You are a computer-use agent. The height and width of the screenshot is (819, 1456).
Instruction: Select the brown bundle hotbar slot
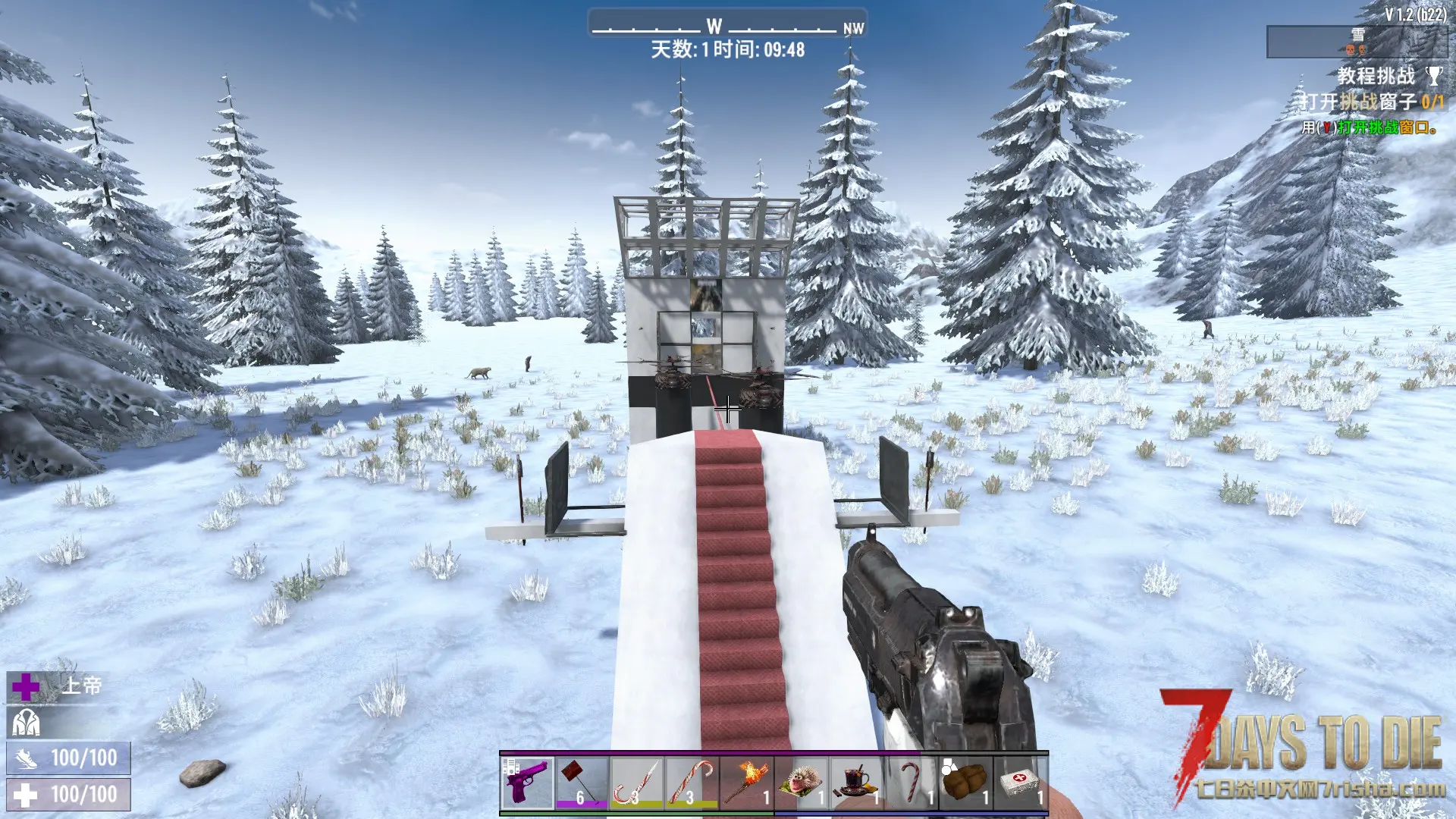pyautogui.click(x=965, y=783)
